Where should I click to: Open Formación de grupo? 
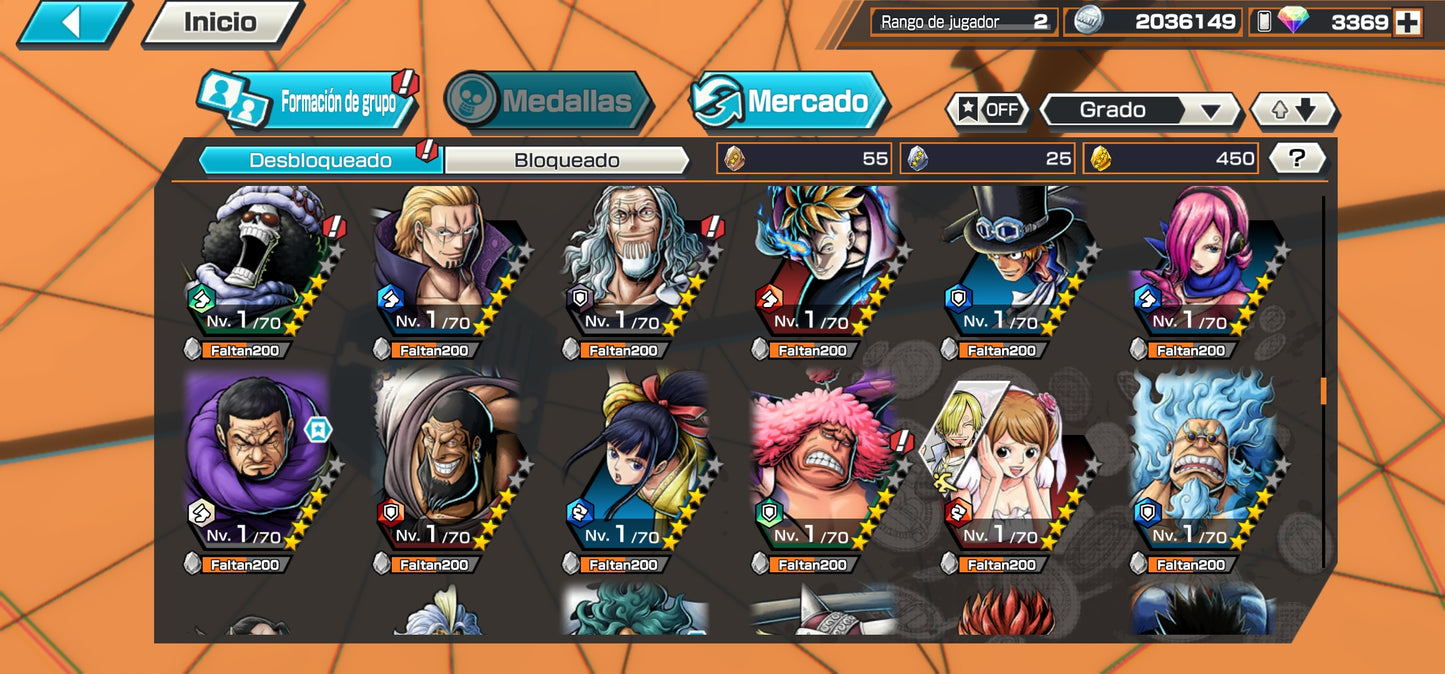310,102
